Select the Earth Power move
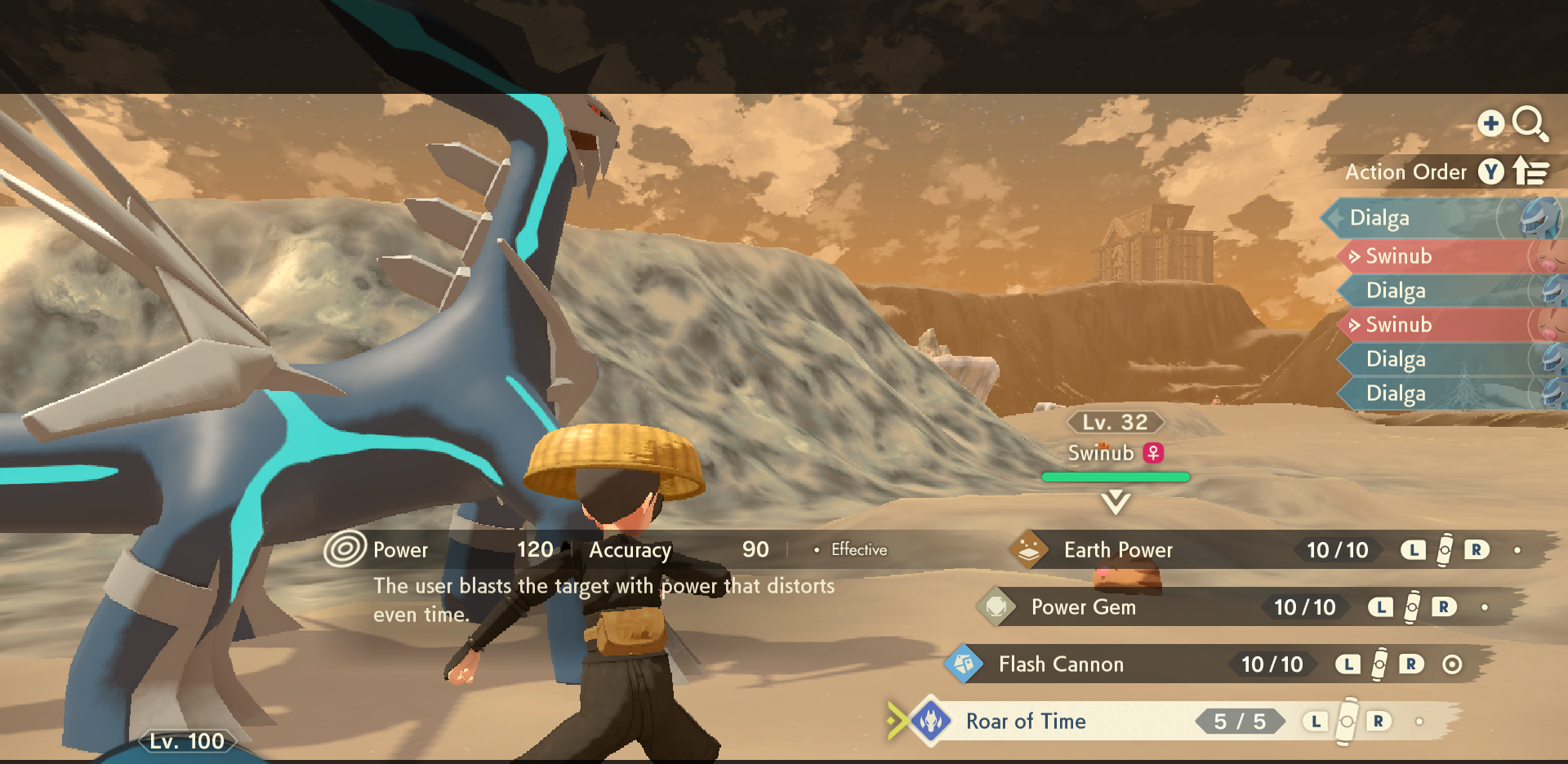The width and height of the screenshot is (1568, 764). [1117, 550]
